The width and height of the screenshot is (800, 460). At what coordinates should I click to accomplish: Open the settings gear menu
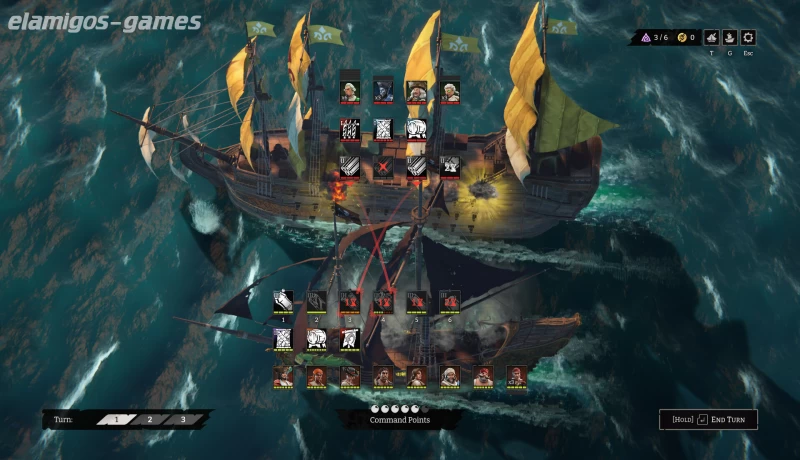[x=748, y=38]
